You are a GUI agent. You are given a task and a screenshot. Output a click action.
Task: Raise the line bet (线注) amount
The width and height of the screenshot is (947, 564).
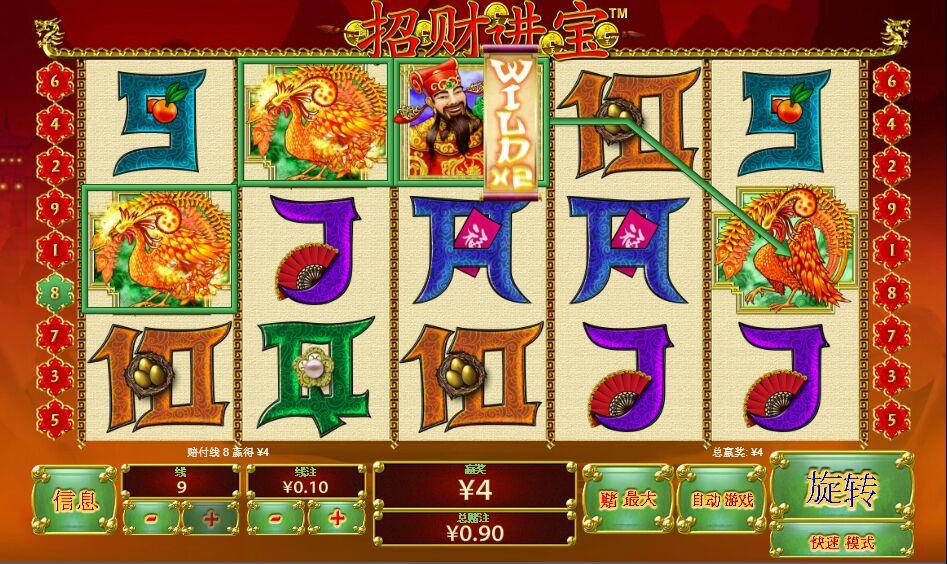point(336,518)
